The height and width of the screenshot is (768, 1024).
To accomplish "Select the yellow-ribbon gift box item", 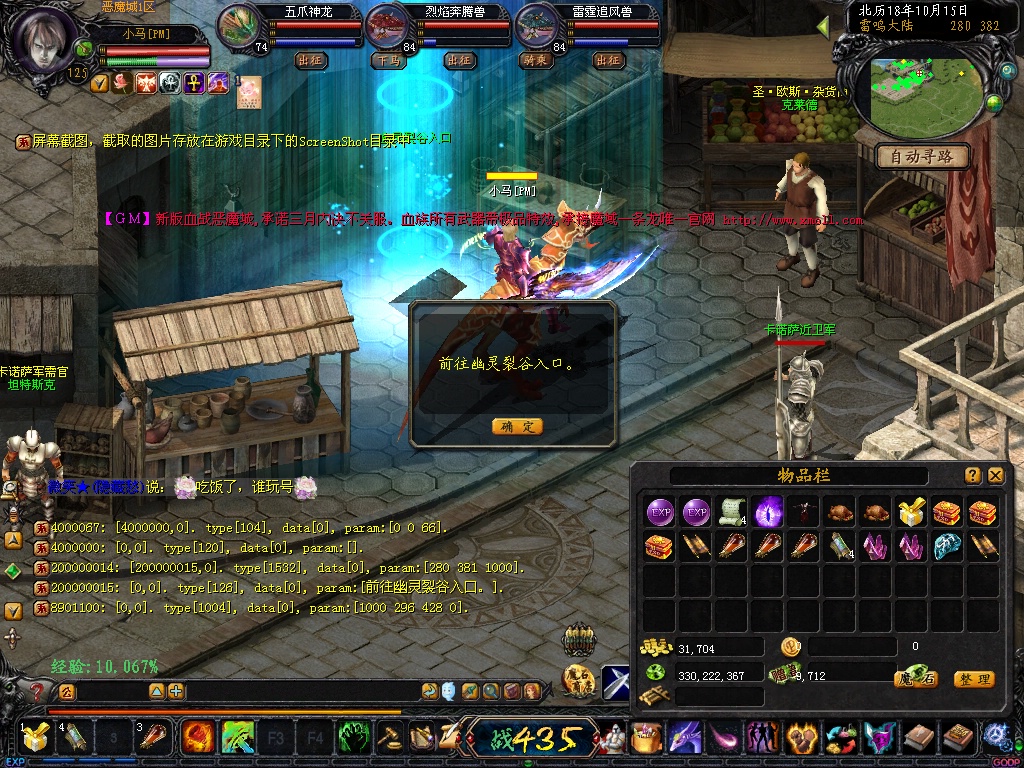I will (x=910, y=513).
